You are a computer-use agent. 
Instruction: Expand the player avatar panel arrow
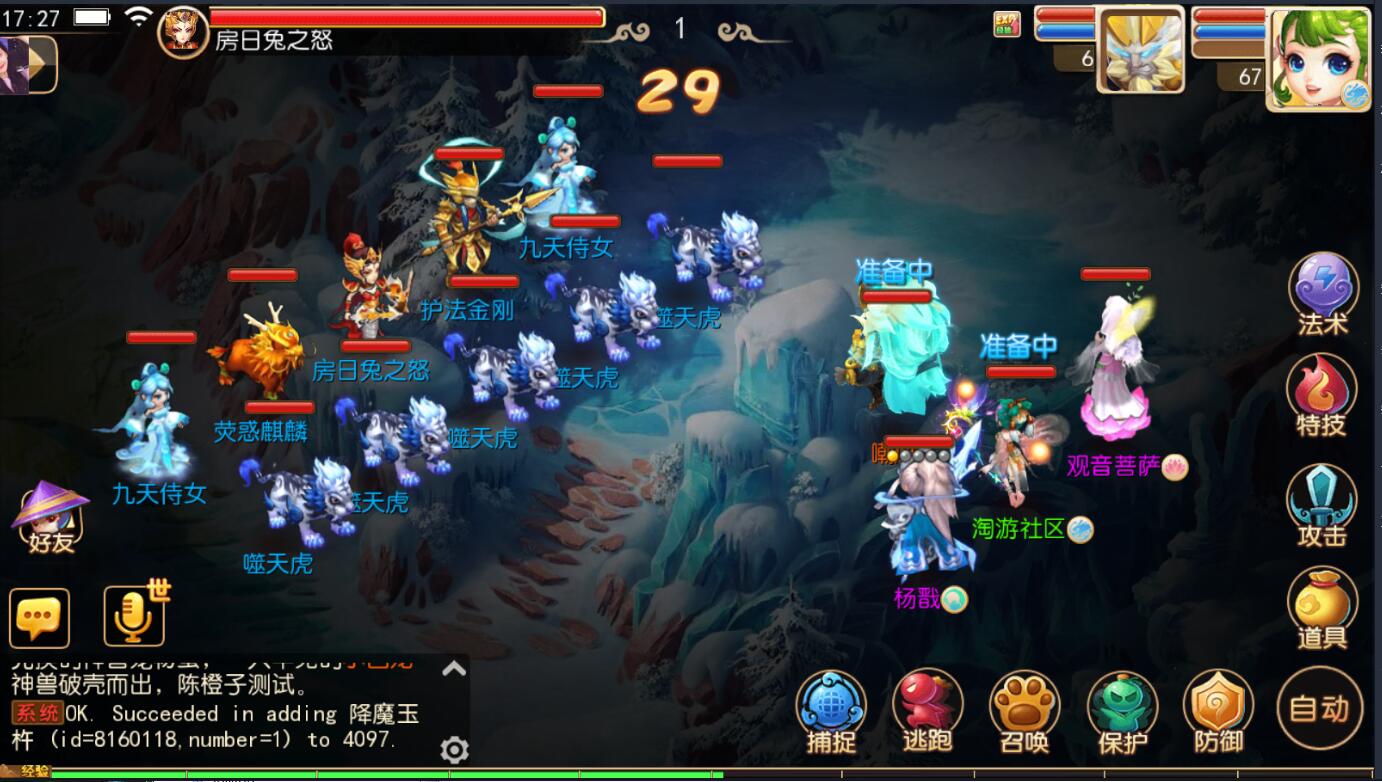42,64
